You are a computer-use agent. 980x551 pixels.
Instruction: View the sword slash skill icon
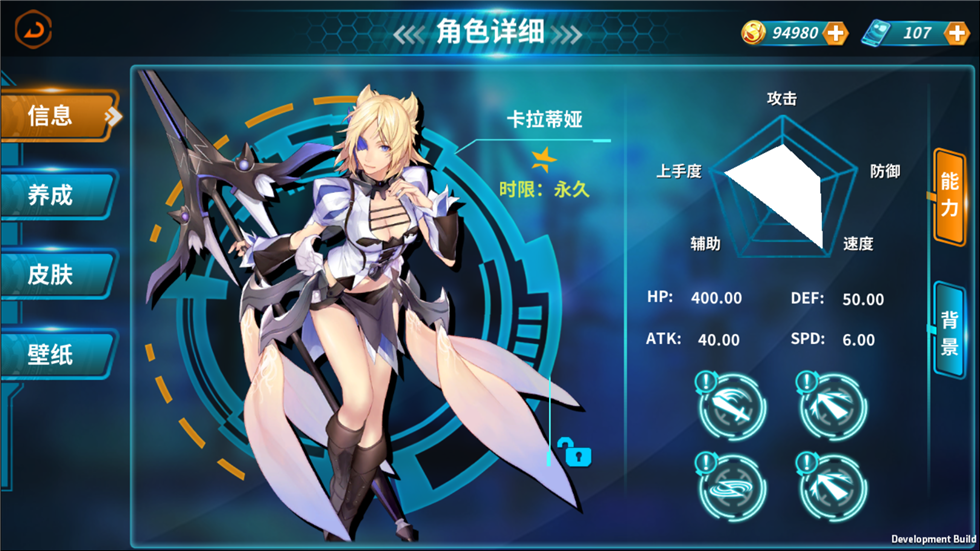[732, 404]
